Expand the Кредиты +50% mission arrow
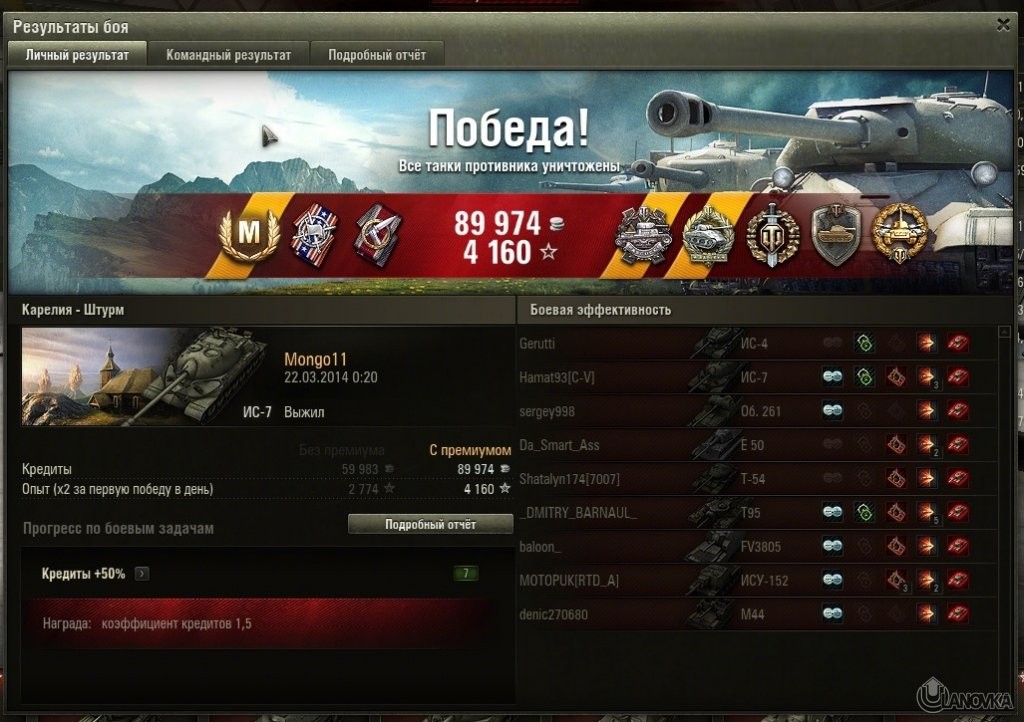Viewport: 1024px width, 722px height. [142, 574]
